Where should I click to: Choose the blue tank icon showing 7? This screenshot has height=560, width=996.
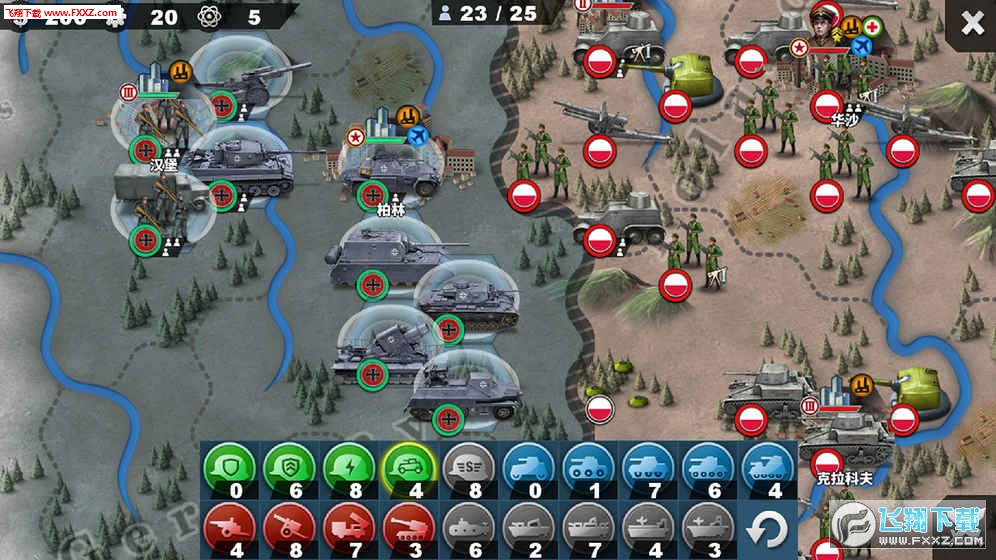647,467
